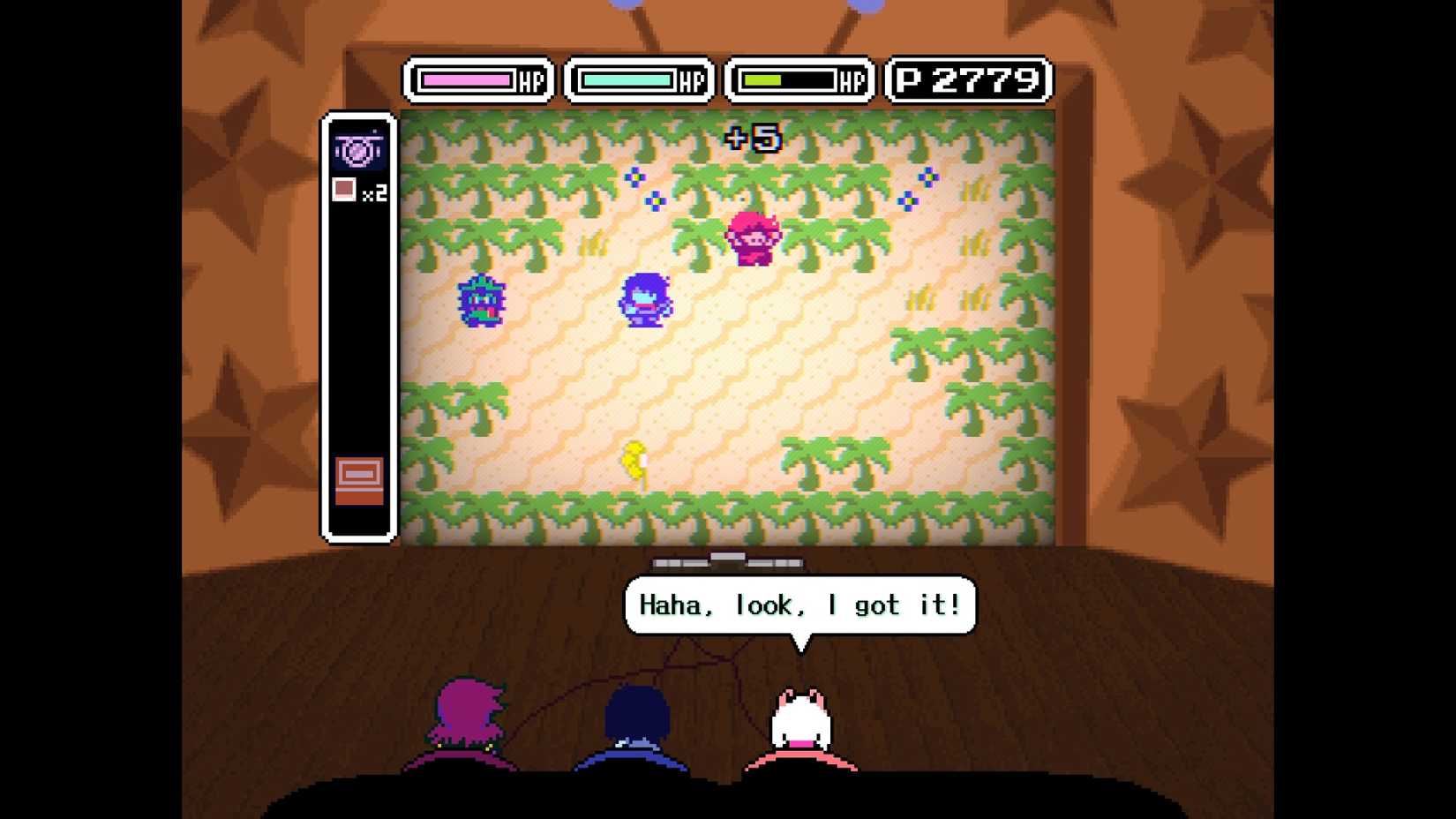1456x819 pixels.
Task: Click the HP label on the yellow health bar
Action: click(x=851, y=81)
